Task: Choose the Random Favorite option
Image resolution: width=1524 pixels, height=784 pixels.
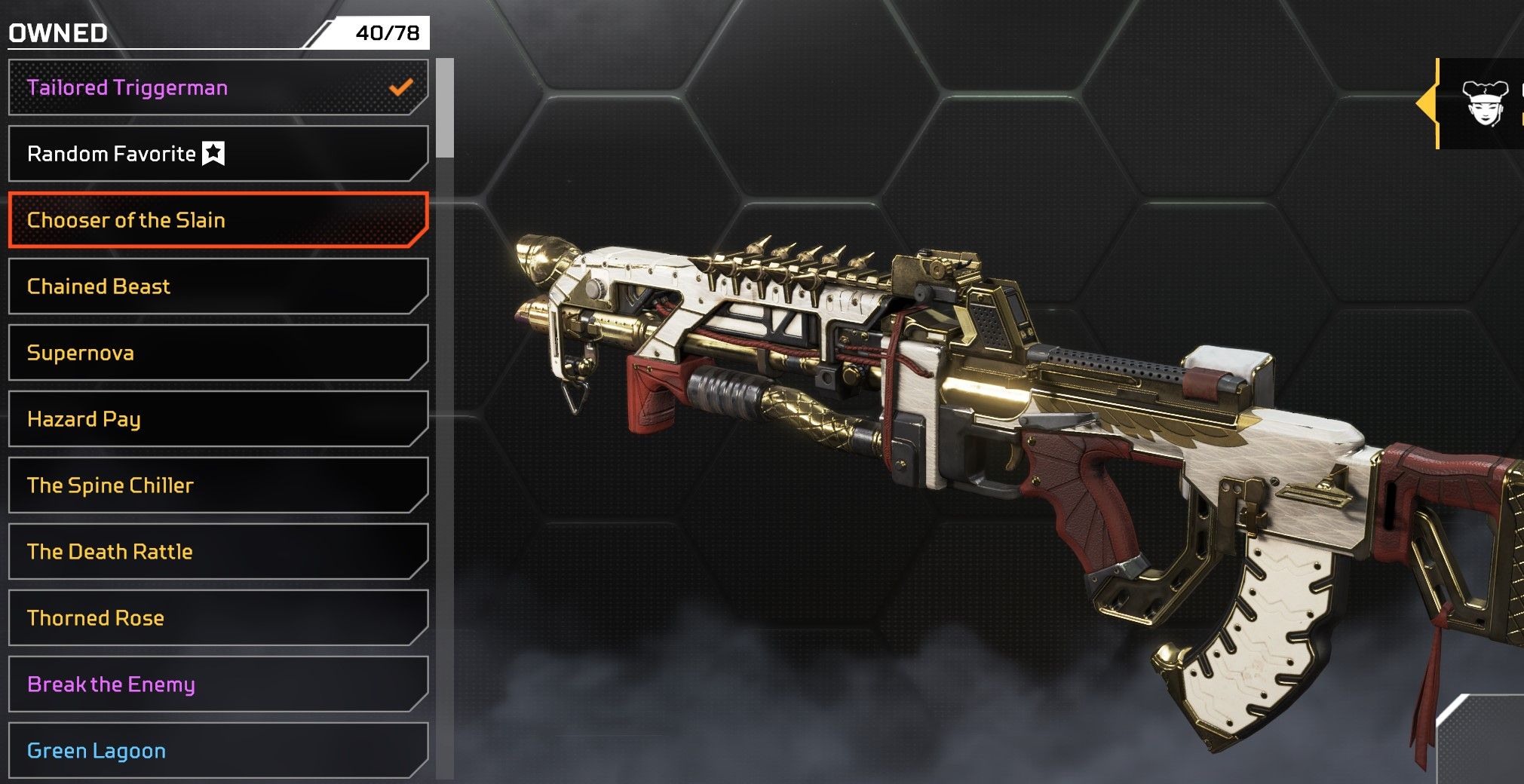Action: [x=217, y=154]
